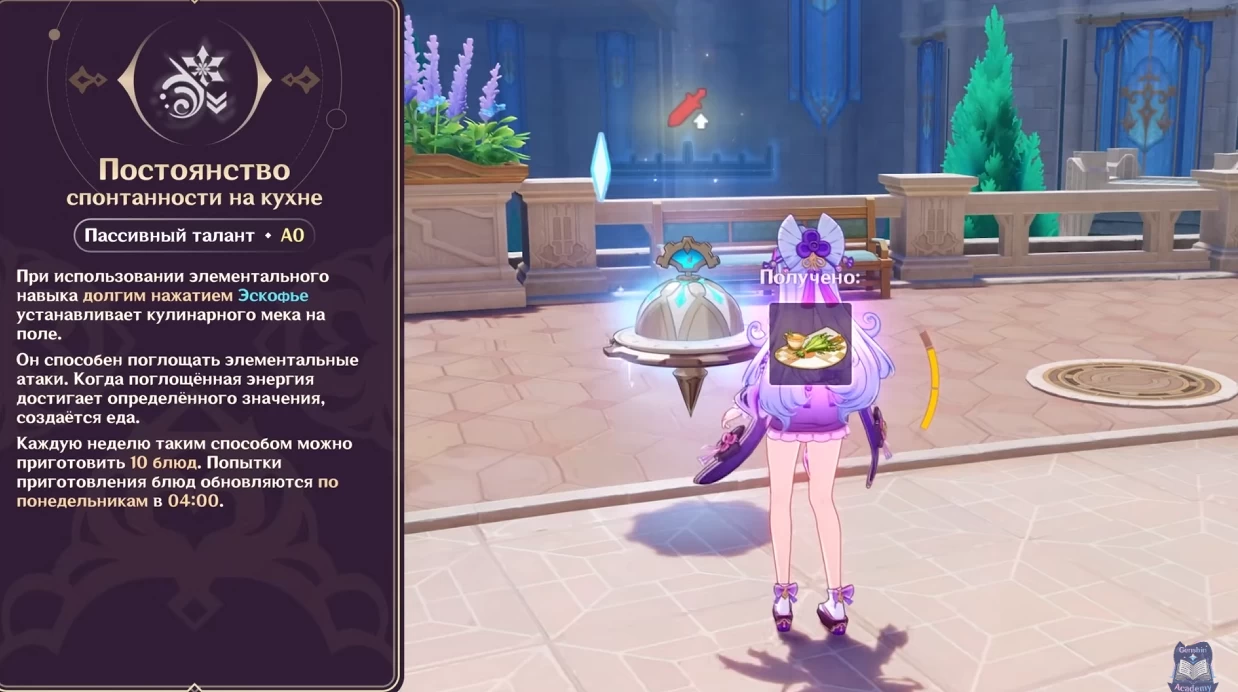This screenshot has width=1238, height=692.
Task: Select the "Пассивный талант • A0" badge
Action: (194, 236)
